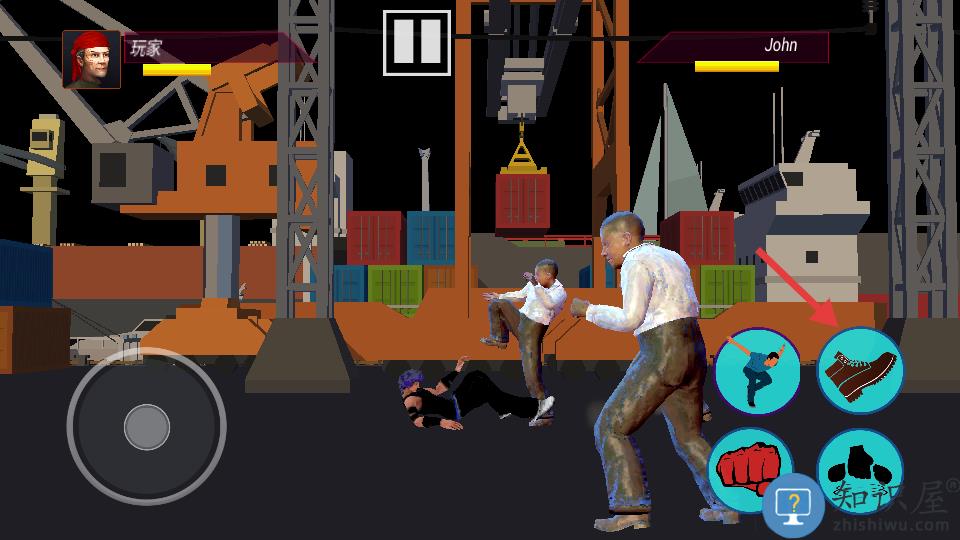Open the blue question mark help overlay

[x=794, y=505]
